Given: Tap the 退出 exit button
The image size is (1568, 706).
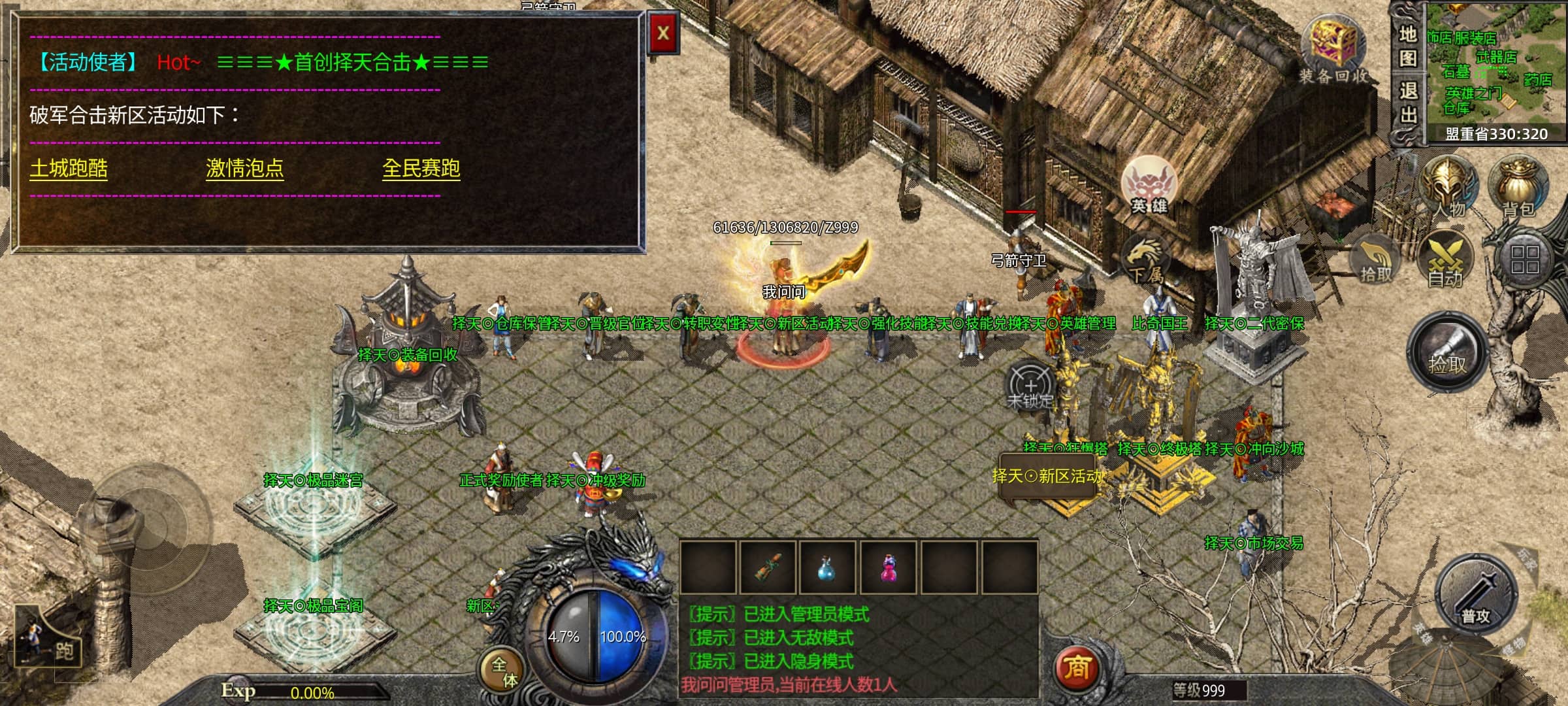Looking at the screenshot, I should click(1408, 103).
